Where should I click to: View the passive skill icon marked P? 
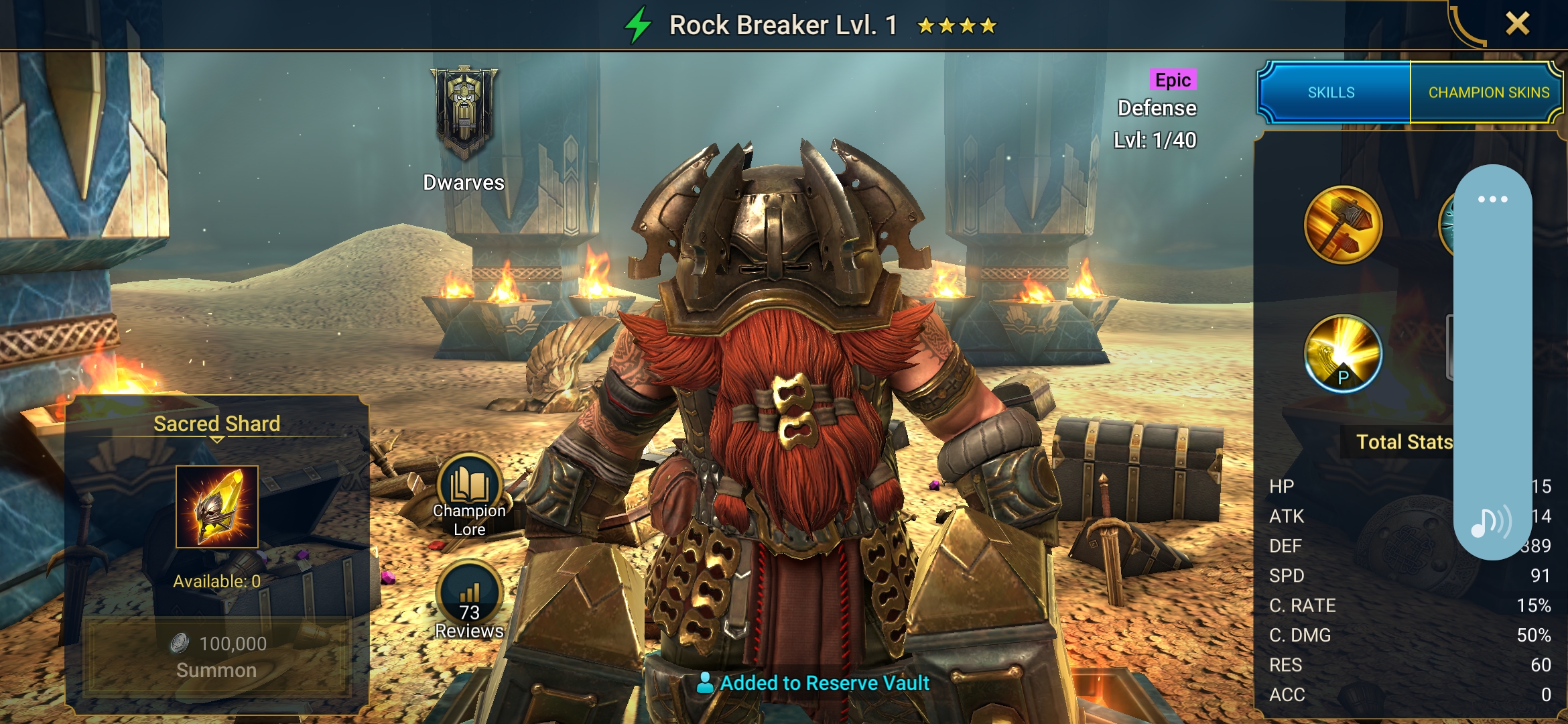pos(1343,354)
